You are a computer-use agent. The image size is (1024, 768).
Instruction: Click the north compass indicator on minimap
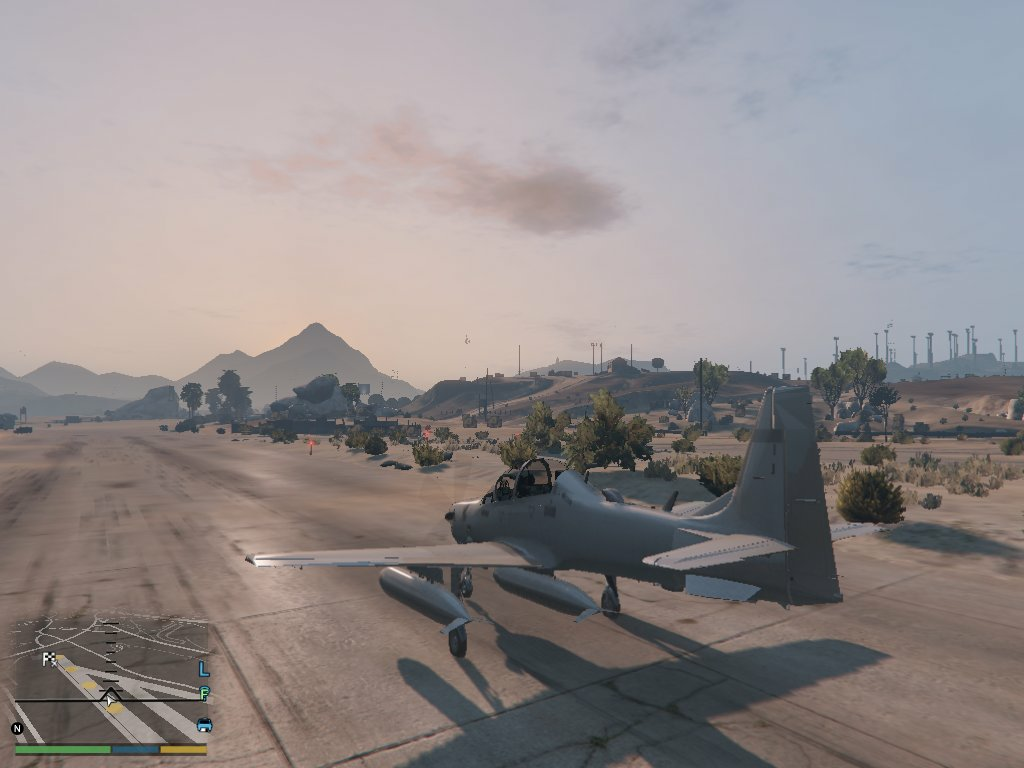click(17, 728)
